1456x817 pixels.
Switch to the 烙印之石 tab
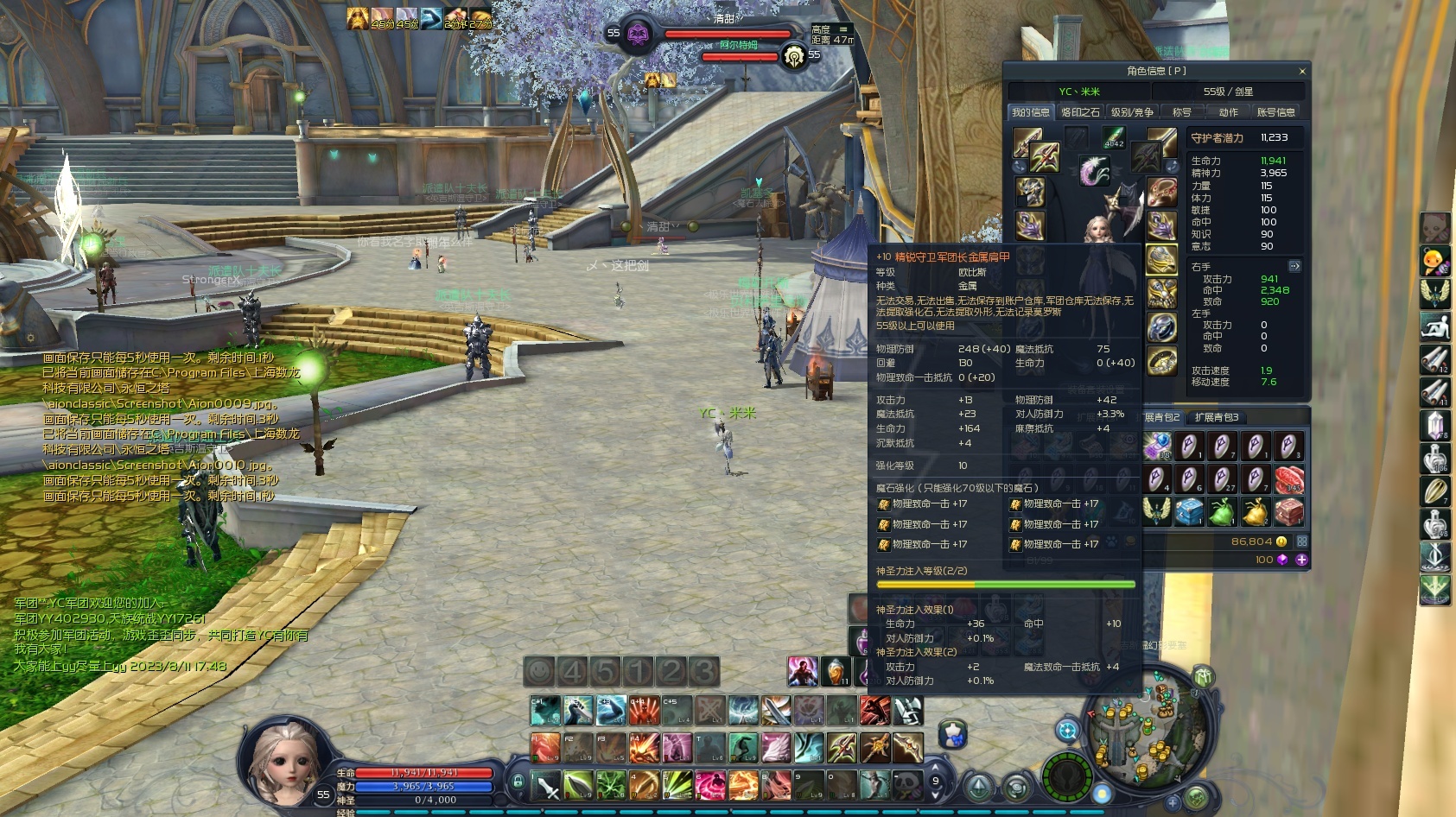pyautogui.click(x=1080, y=112)
